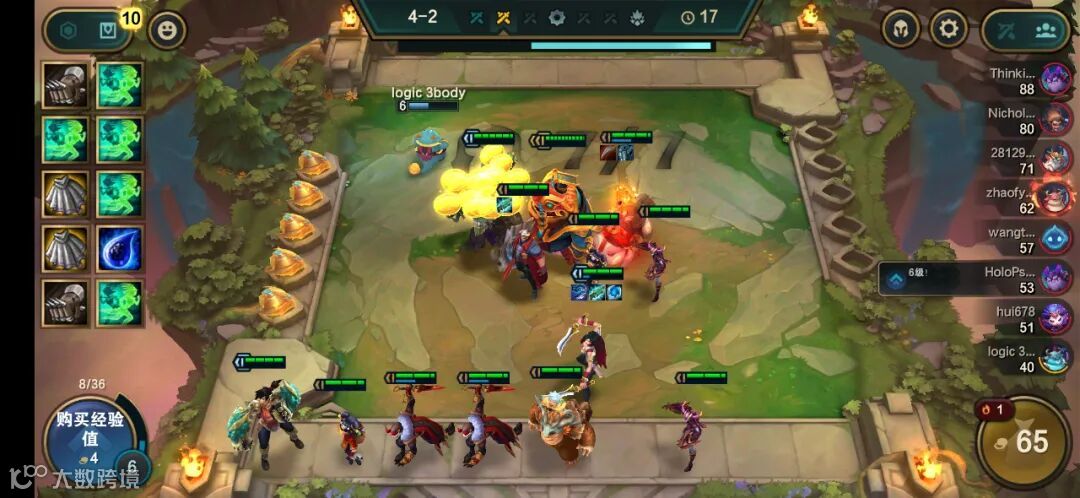Toggle the item inventory panel switch
Viewport: 1080px width, 498px height.
coord(88,31)
